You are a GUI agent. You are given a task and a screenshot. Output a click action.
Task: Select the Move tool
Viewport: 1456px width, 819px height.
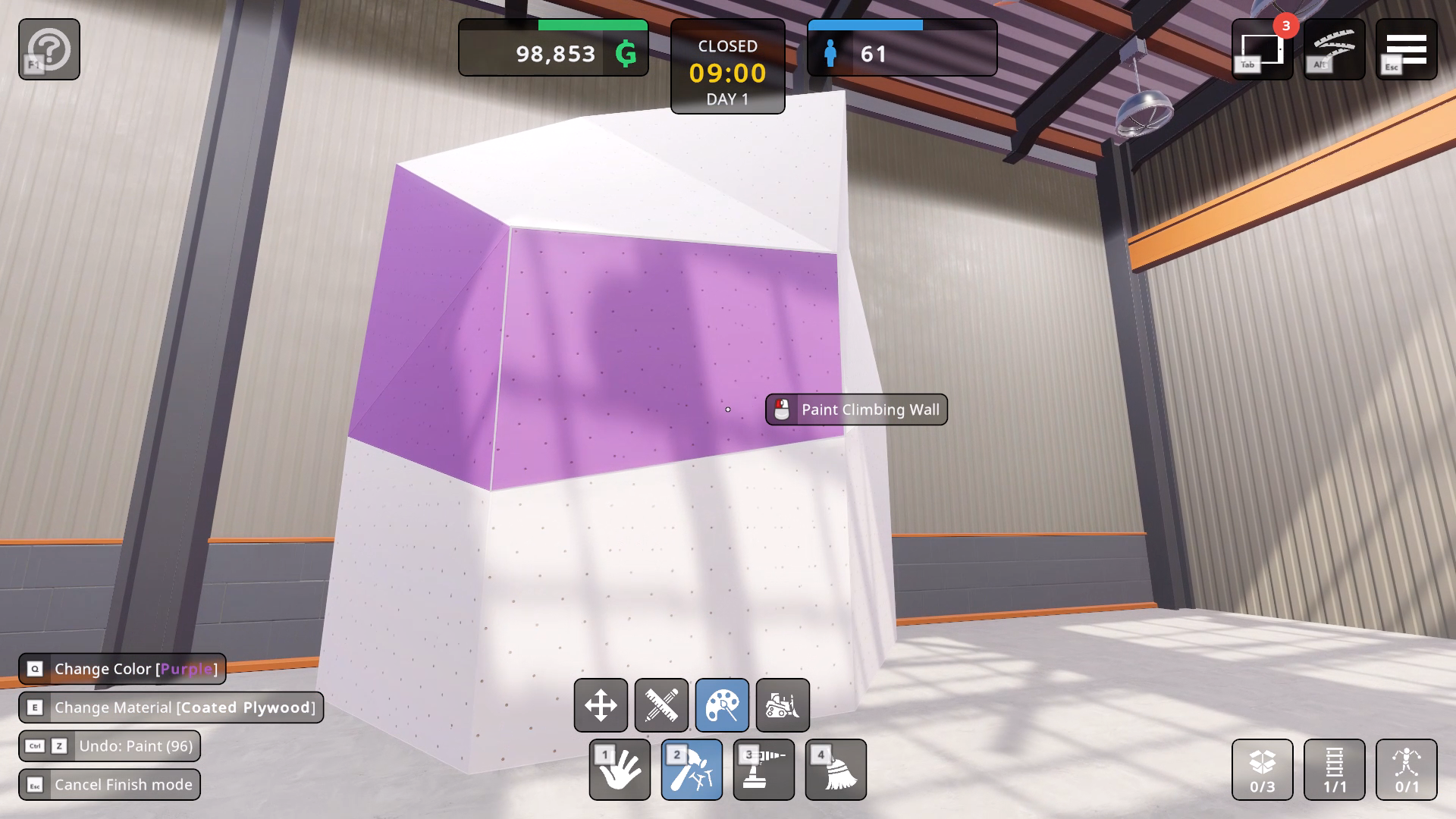[x=601, y=705]
